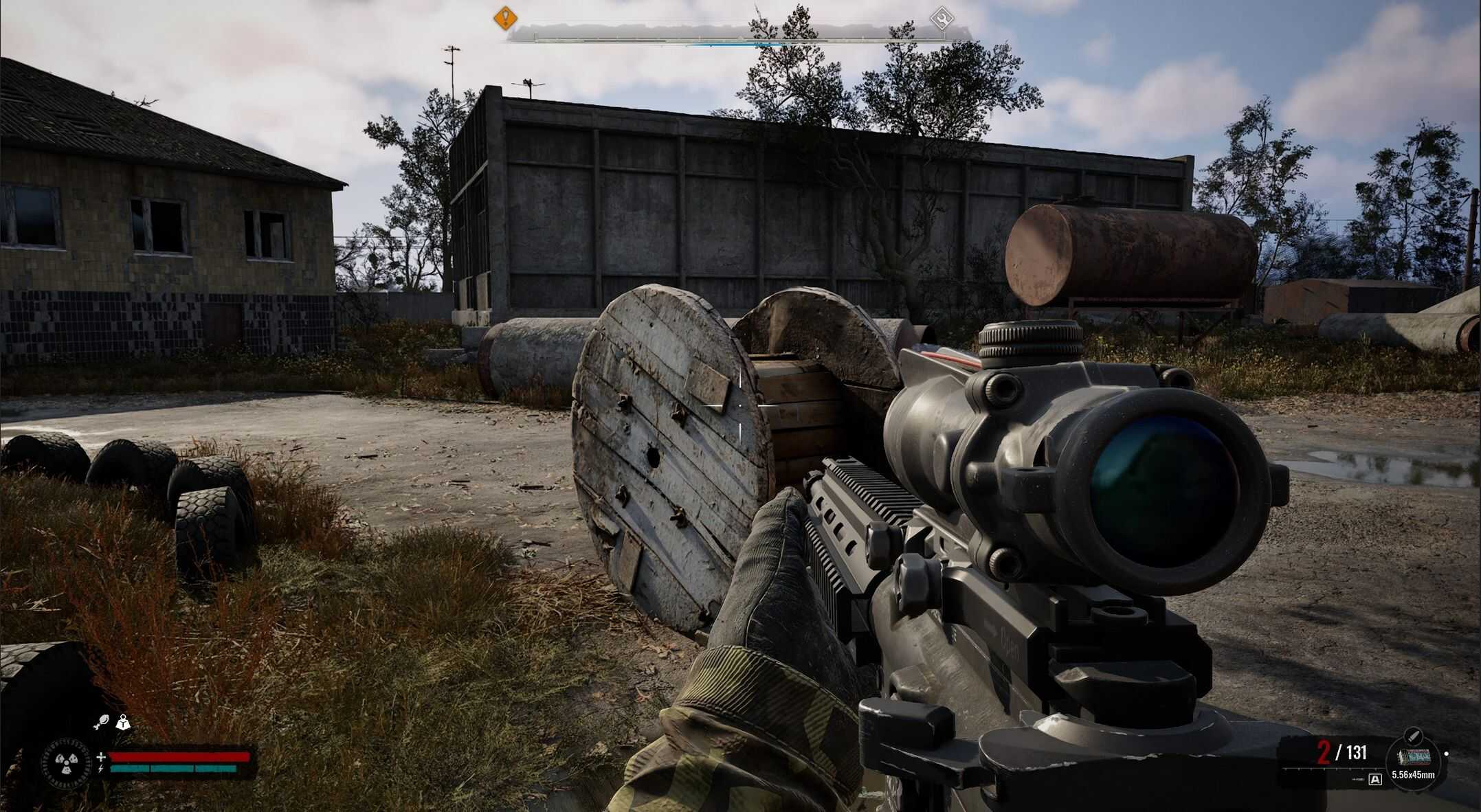The image size is (1481, 812).
Task: Click the ammo counter reading 2 / 131
Action: tap(1341, 752)
